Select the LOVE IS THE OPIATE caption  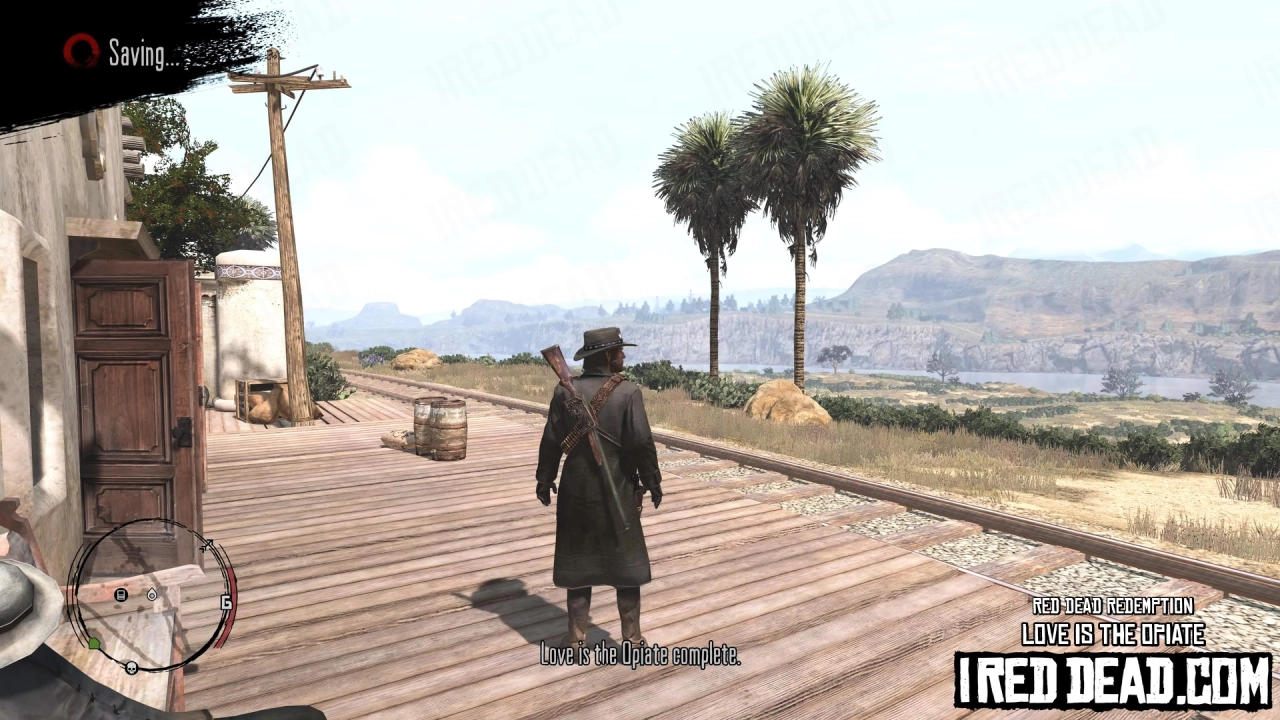pyautogui.click(x=1113, y=633)
